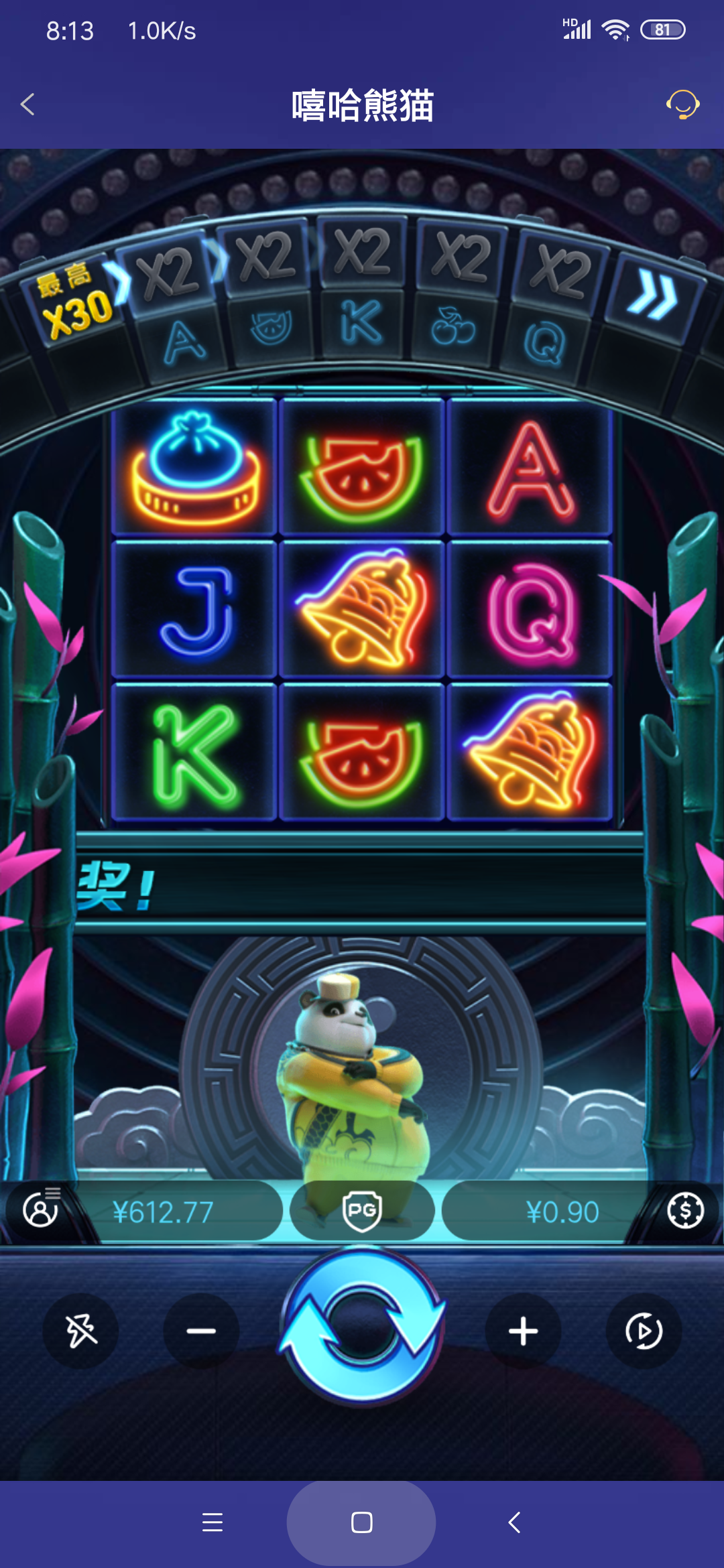Go back using the top-left arrow

(28, 105)
